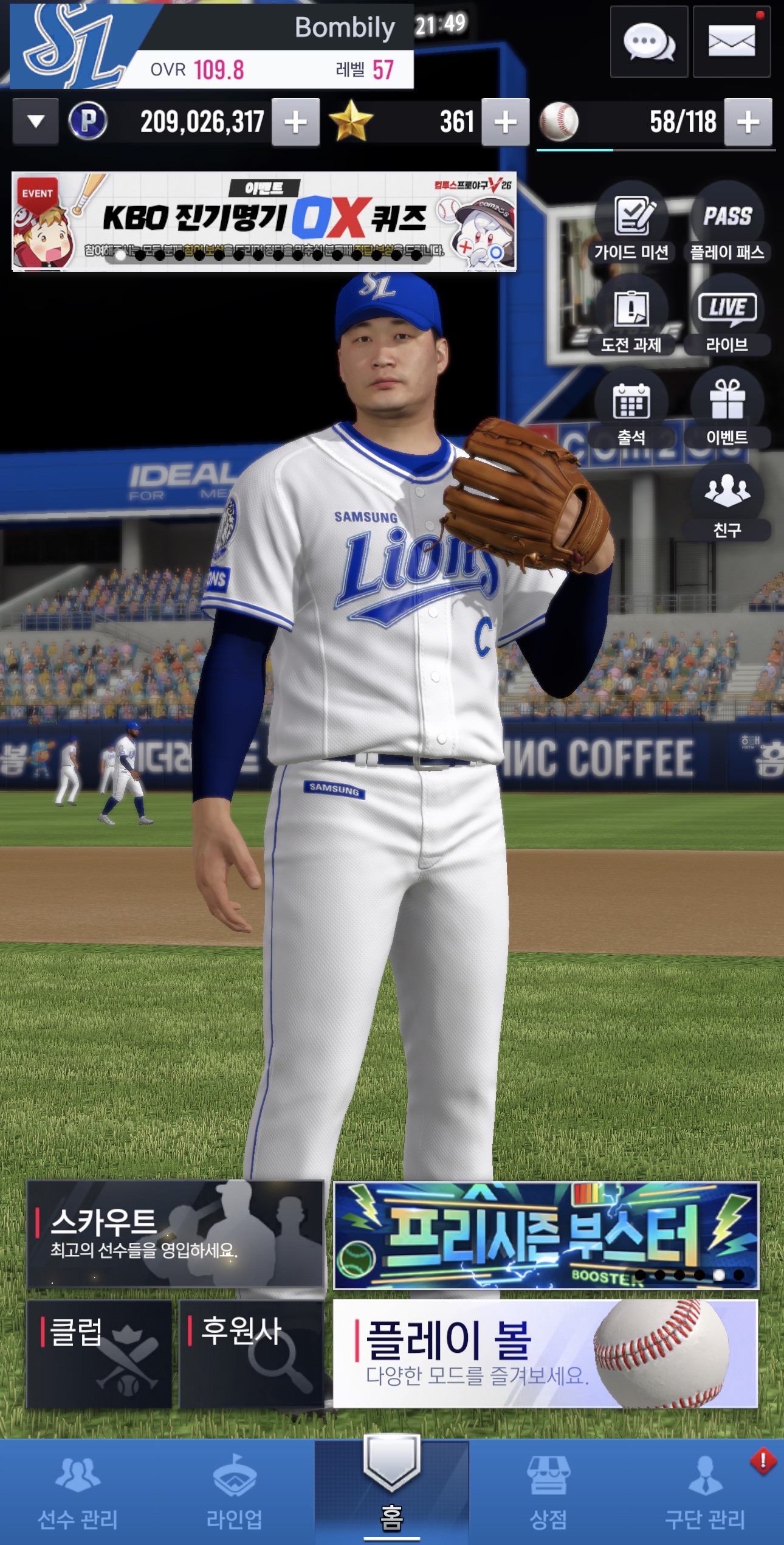Screen dimensions: 784x1545
Task: Open the 후원사 sponsor menu
Action: click(x=251, y=1353)
